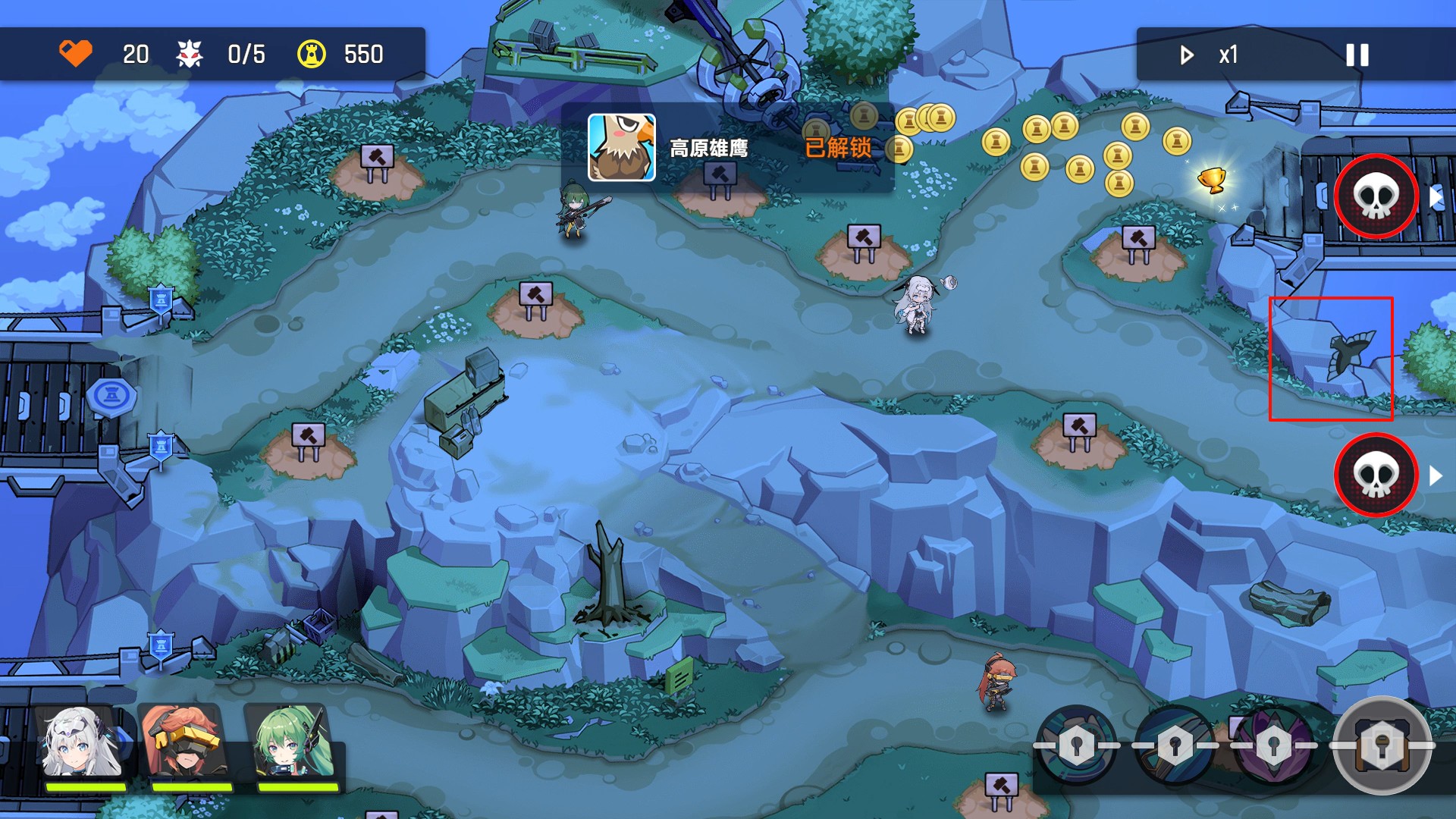The height and width of the screenshot is (819, 1456).
Task: Click the large locked chest slot
Action: 1382,745
